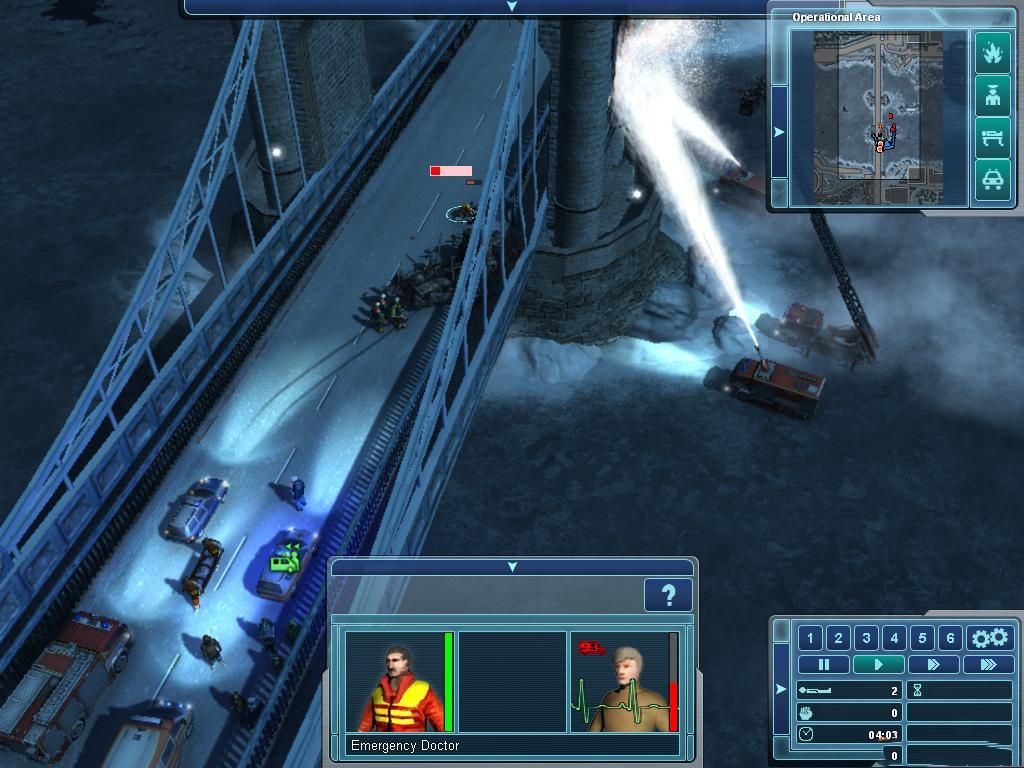Switch to double fast-forward speed
This screenshot has height=768, width=1024.
pos(933,664)
